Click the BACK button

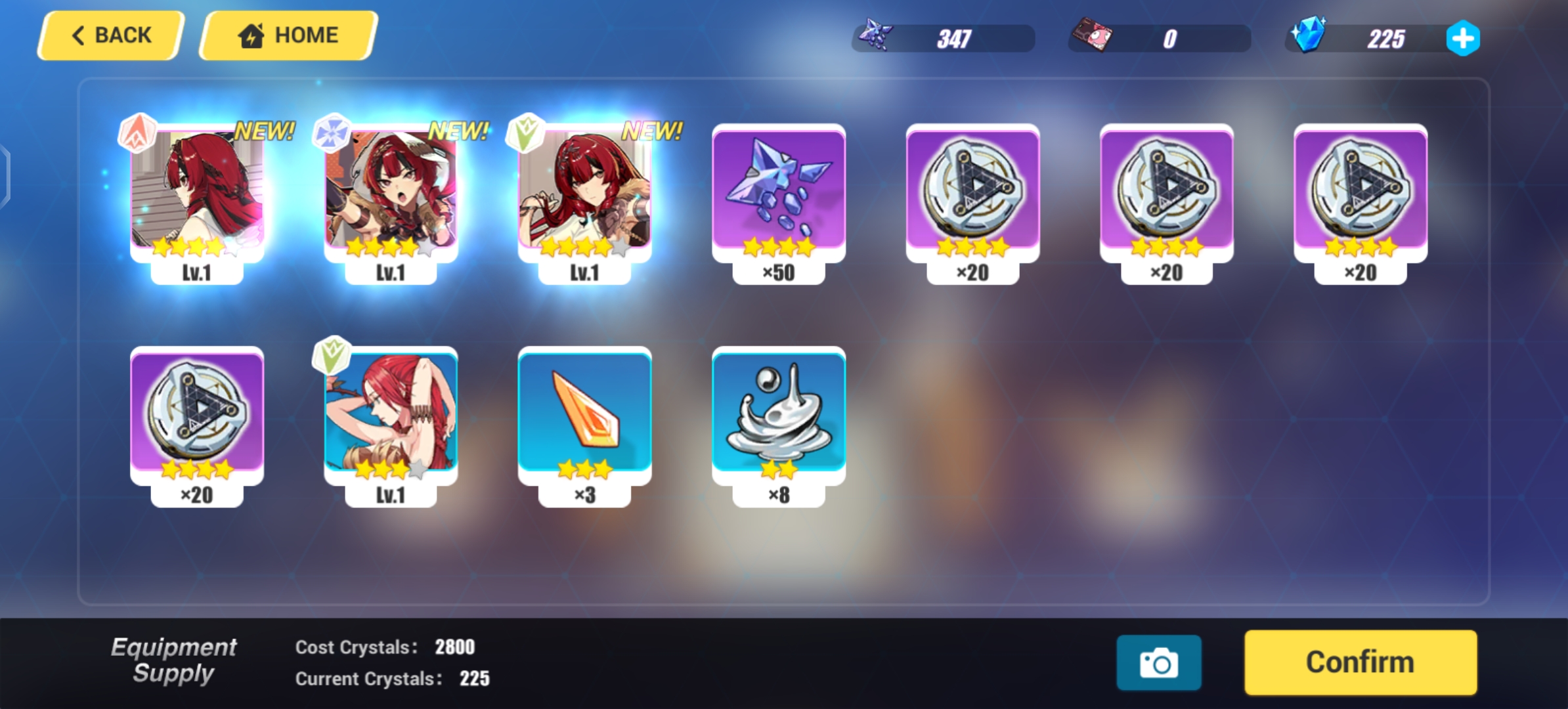point(110,35)
